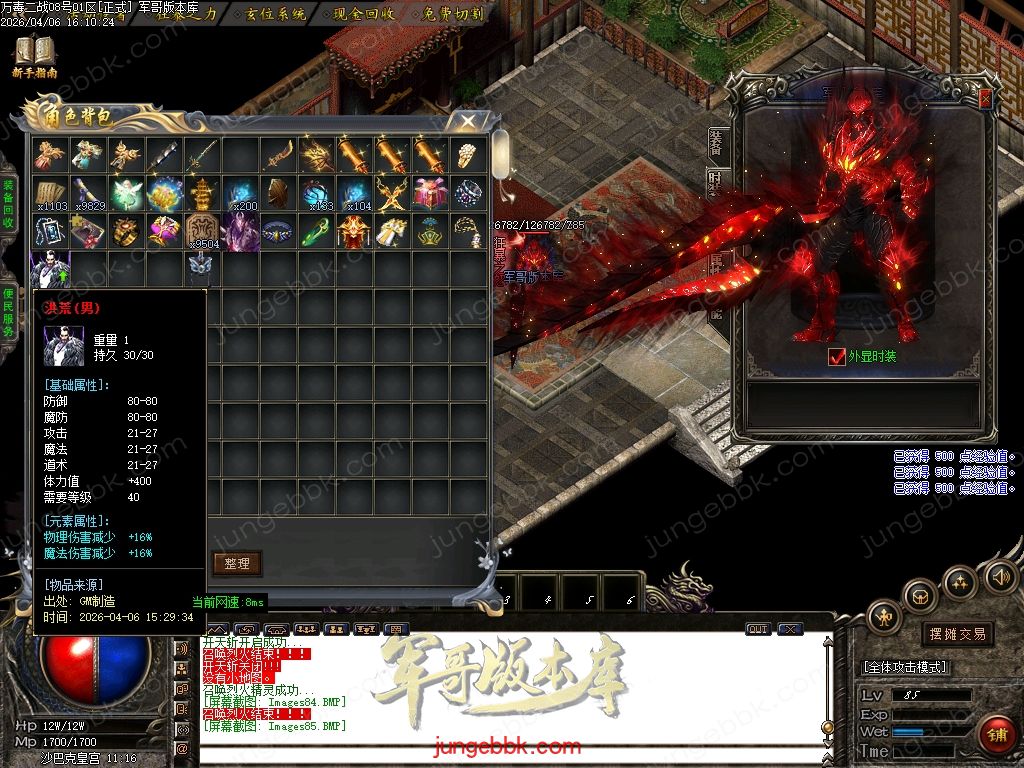Toggle the 外显时装 checkbox
Image resolution: width=1024 pixels, height=768 pixels.
pos(837,356)
